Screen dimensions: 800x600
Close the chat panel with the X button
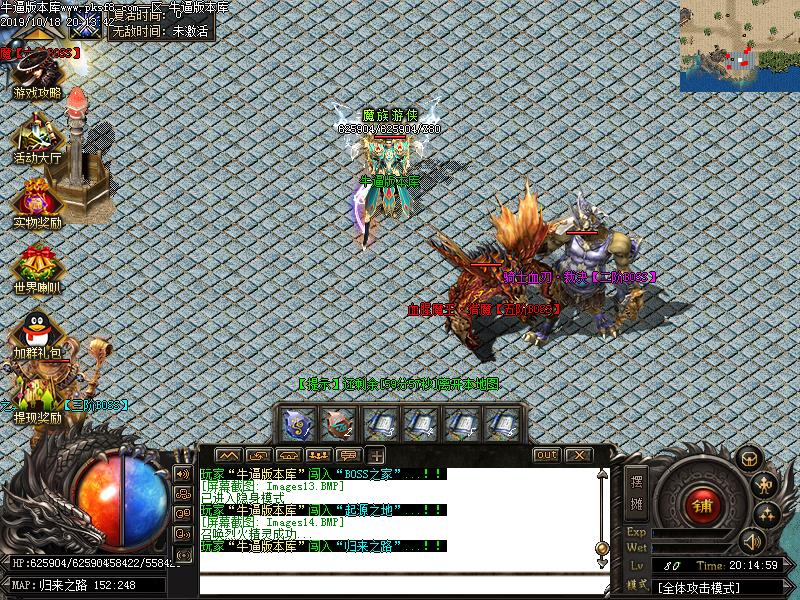(578, 455)
